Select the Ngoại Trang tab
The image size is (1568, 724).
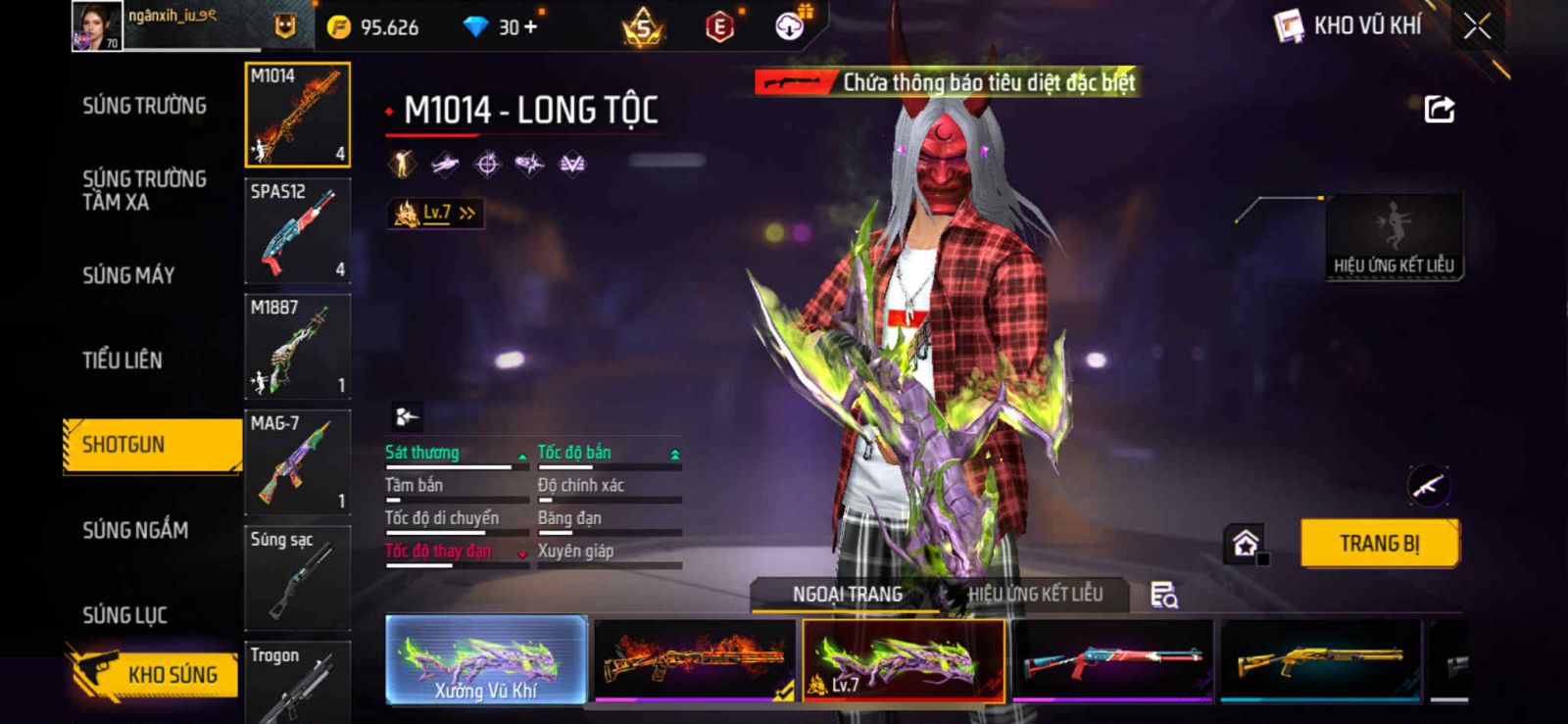(x=847, y=594)
